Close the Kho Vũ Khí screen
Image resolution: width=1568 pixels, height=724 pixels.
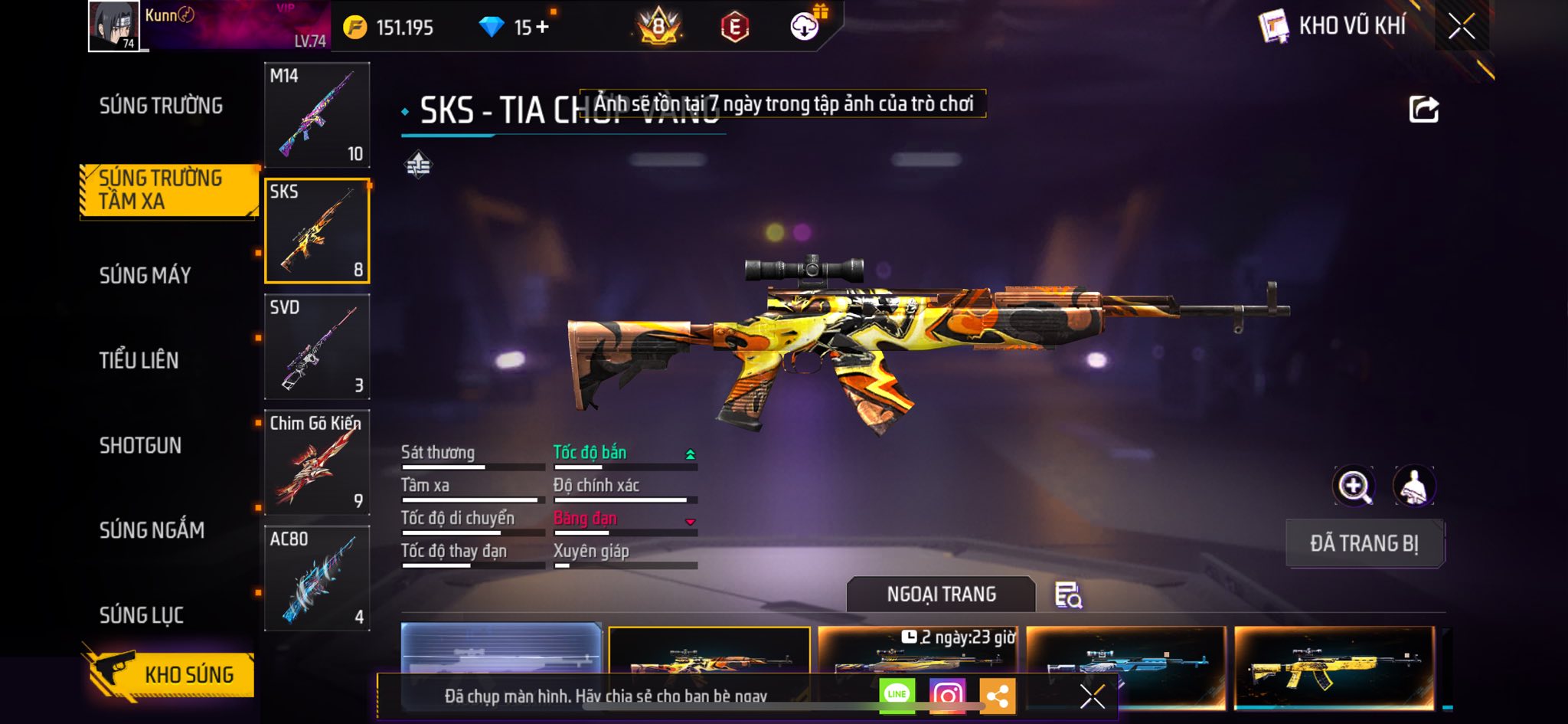point(1461,27)
